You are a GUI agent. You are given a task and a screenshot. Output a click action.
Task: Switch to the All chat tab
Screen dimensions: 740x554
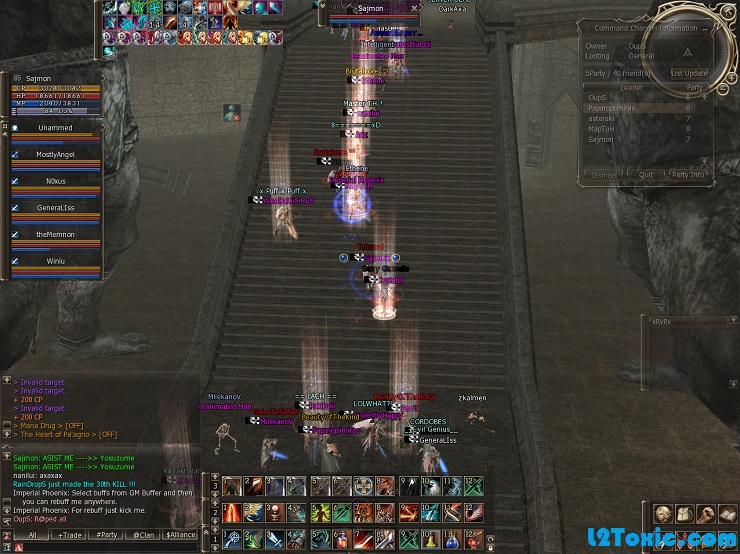click(x=31, y=535)
